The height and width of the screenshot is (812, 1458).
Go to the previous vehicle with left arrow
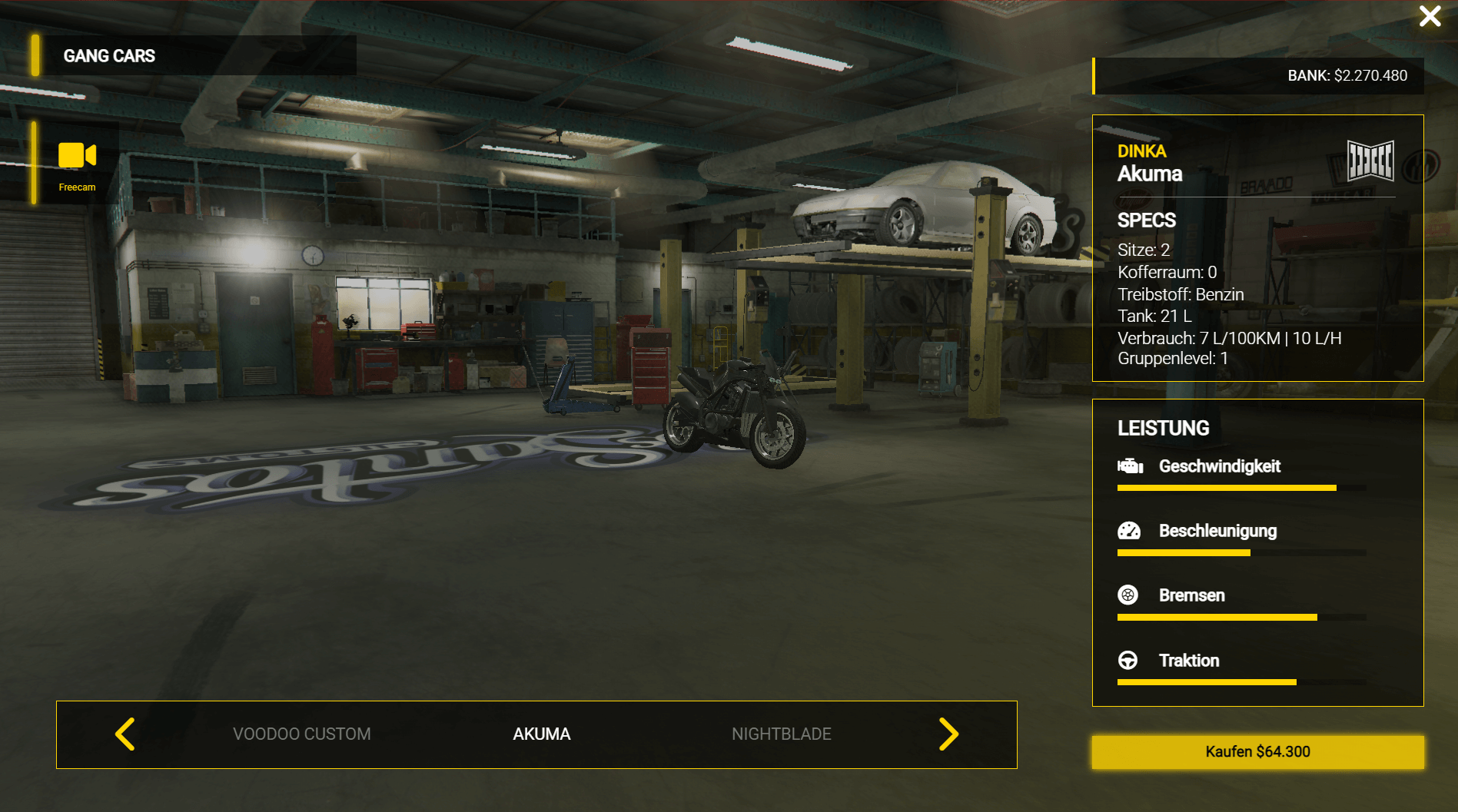pyautogui.click(x=125, y=734)
